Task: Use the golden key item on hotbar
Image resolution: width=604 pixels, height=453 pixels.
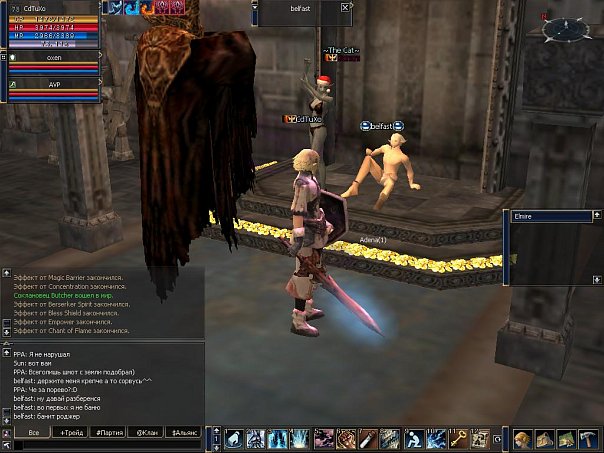Action: point(459,438)
